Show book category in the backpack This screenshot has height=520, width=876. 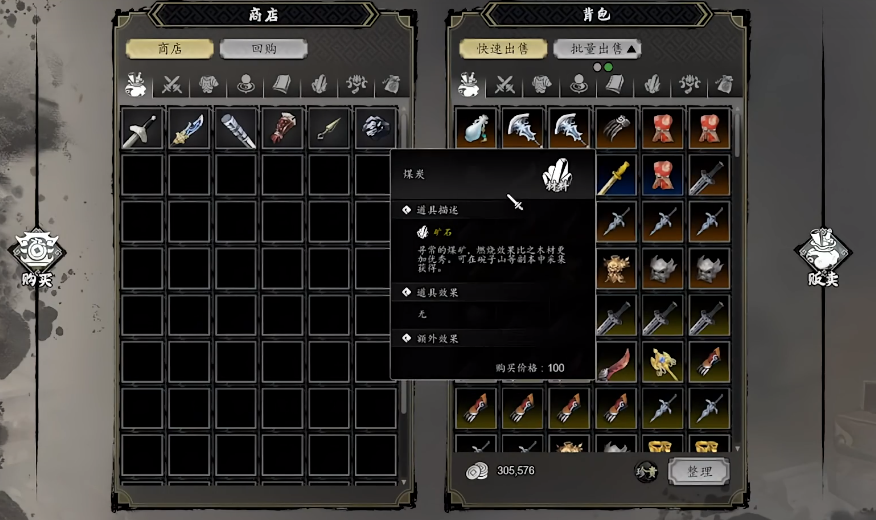[x=614, y=85]
